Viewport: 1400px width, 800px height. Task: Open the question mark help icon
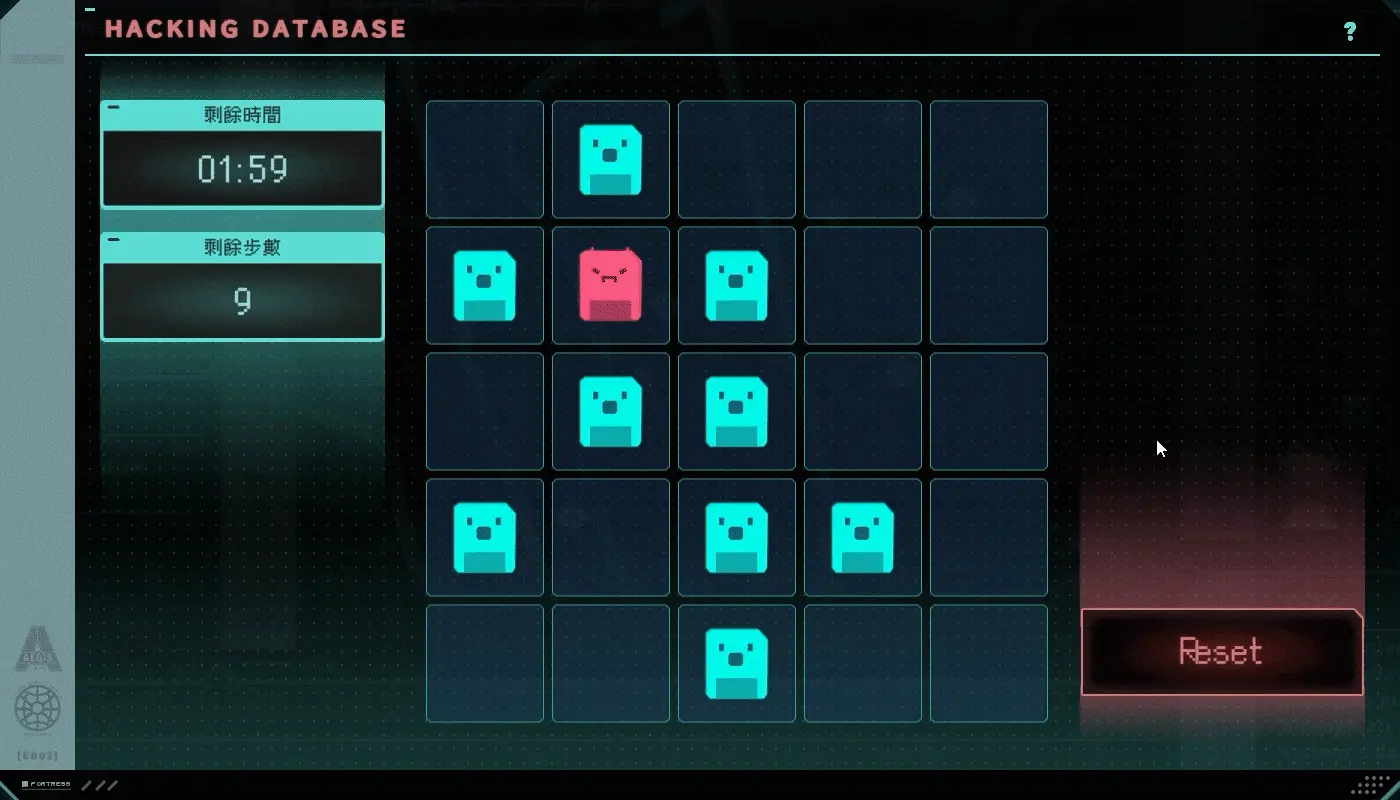(x=1350, y=31)
